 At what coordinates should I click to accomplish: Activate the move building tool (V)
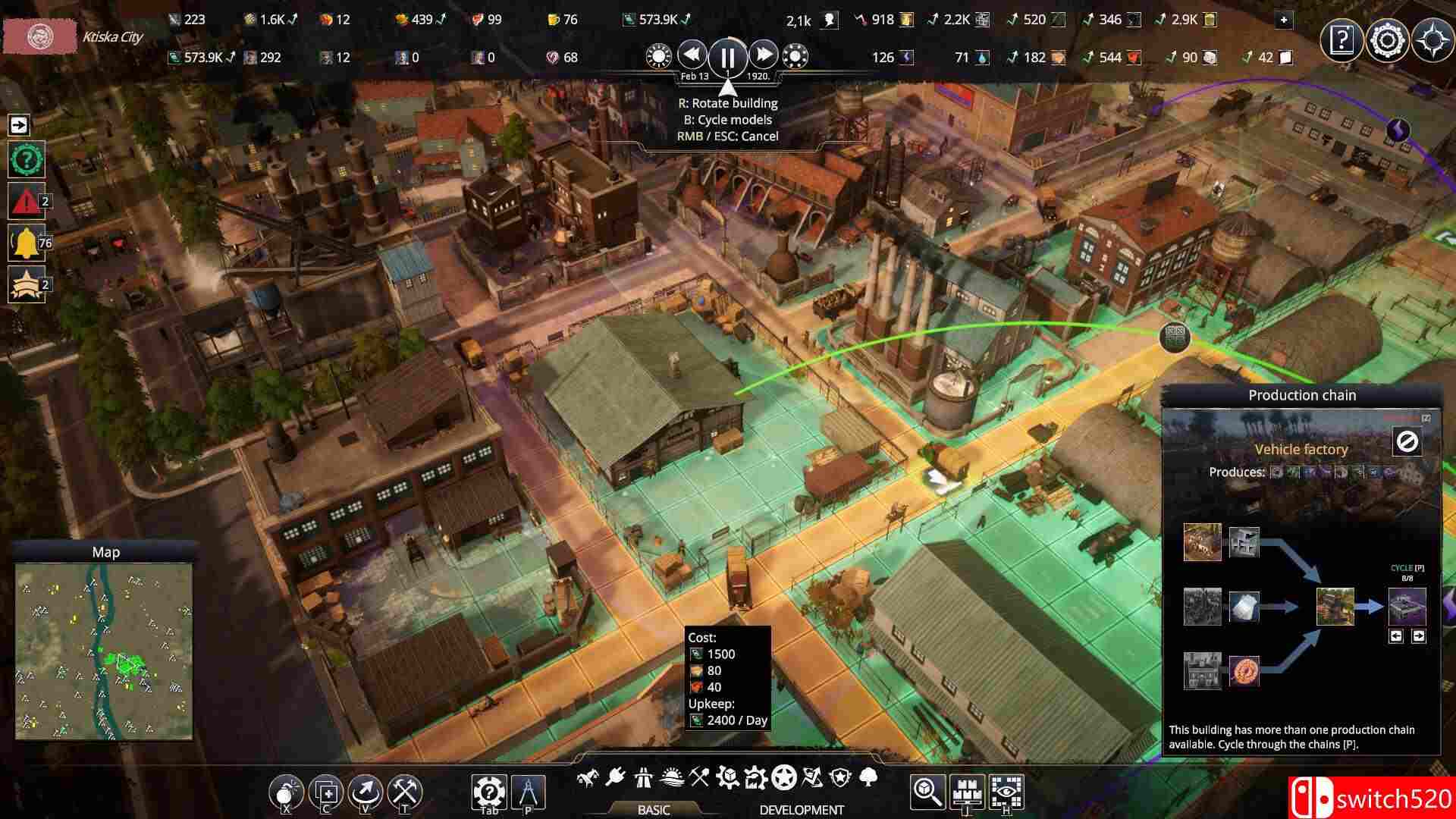[x=365, y=792]
